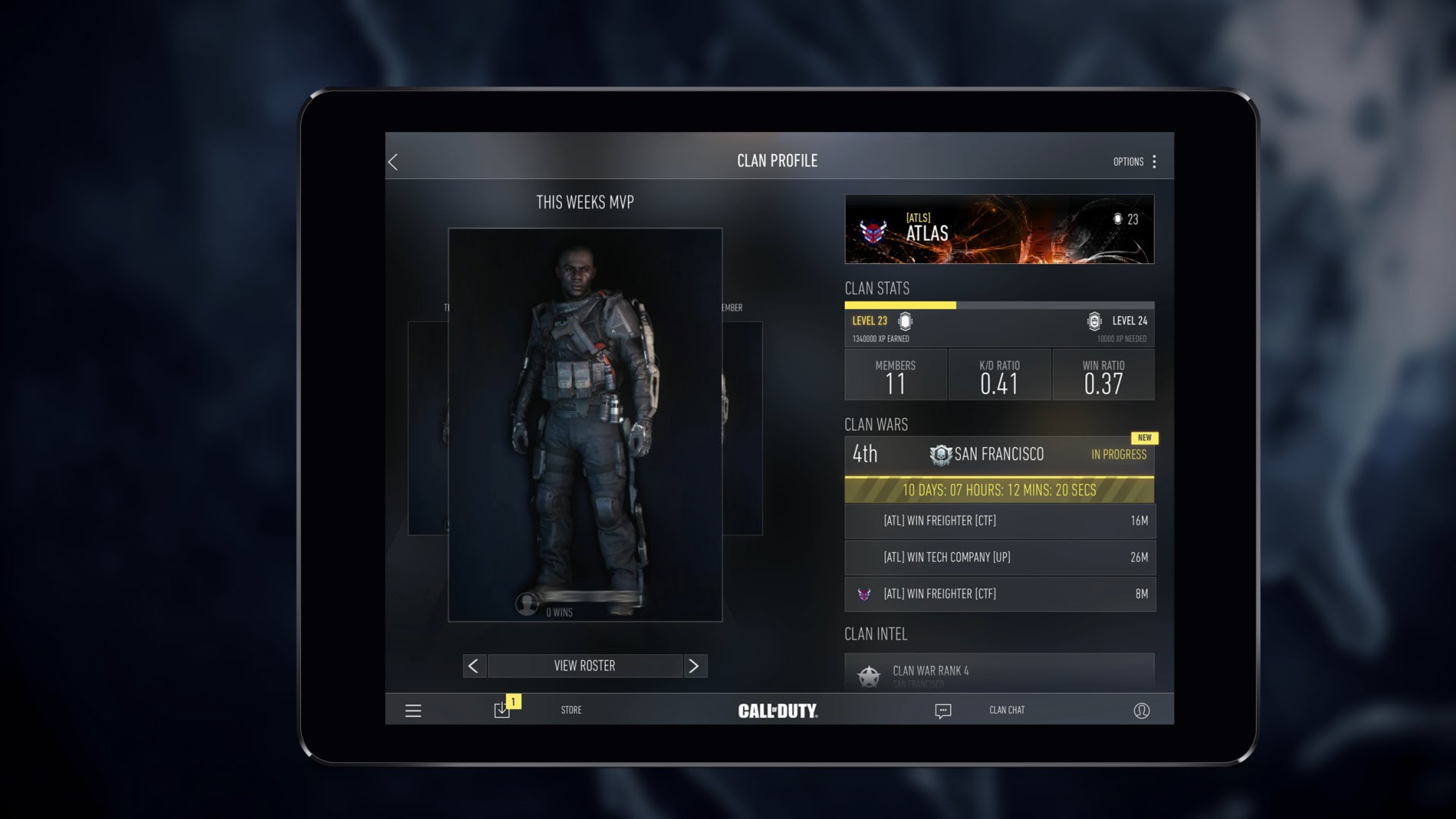Select the 8M Win Freighter [CTF] objective
The image size is (1456, 819).
(999, 594)
